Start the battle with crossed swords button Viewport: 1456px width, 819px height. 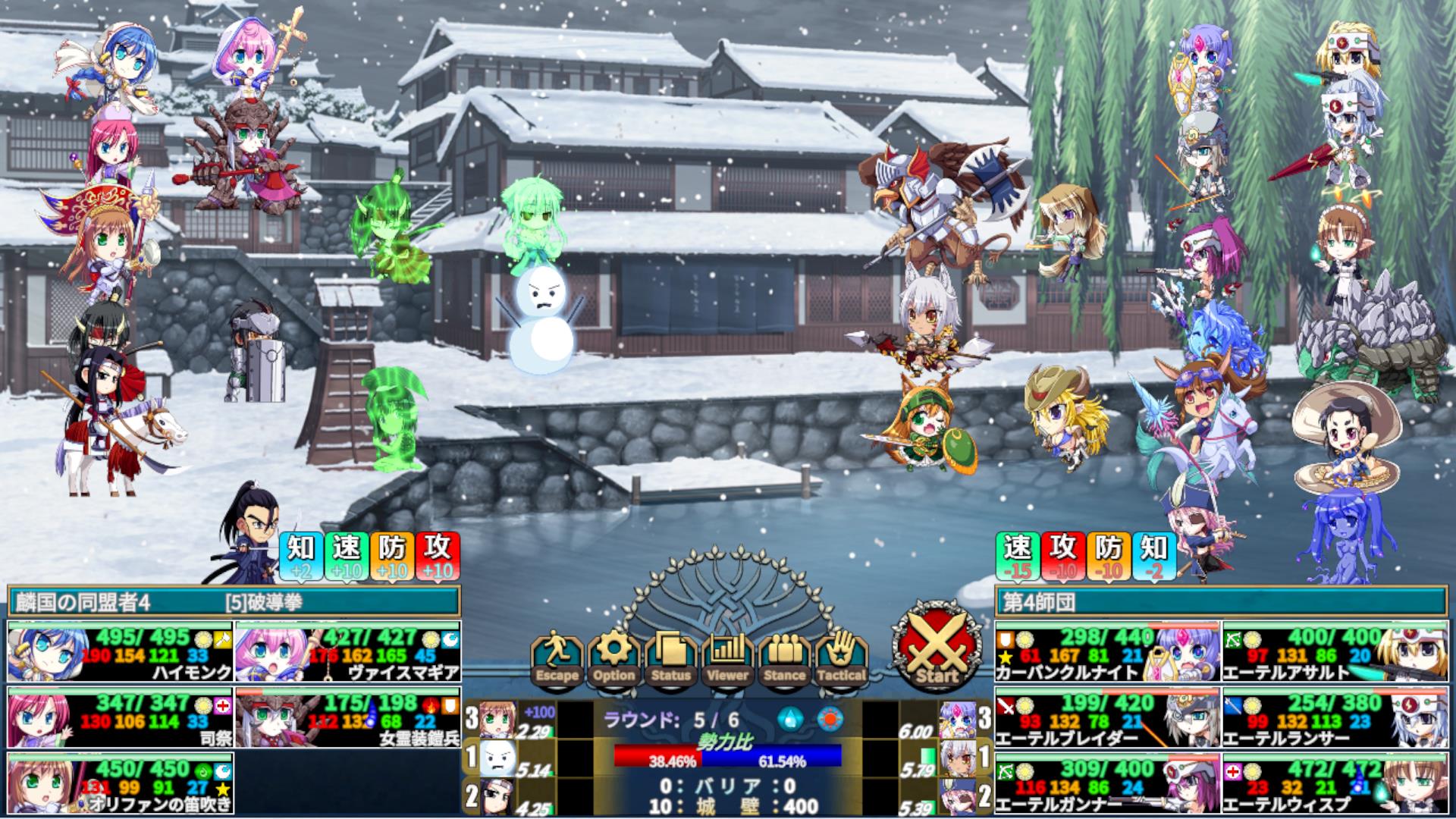point(937,647)
